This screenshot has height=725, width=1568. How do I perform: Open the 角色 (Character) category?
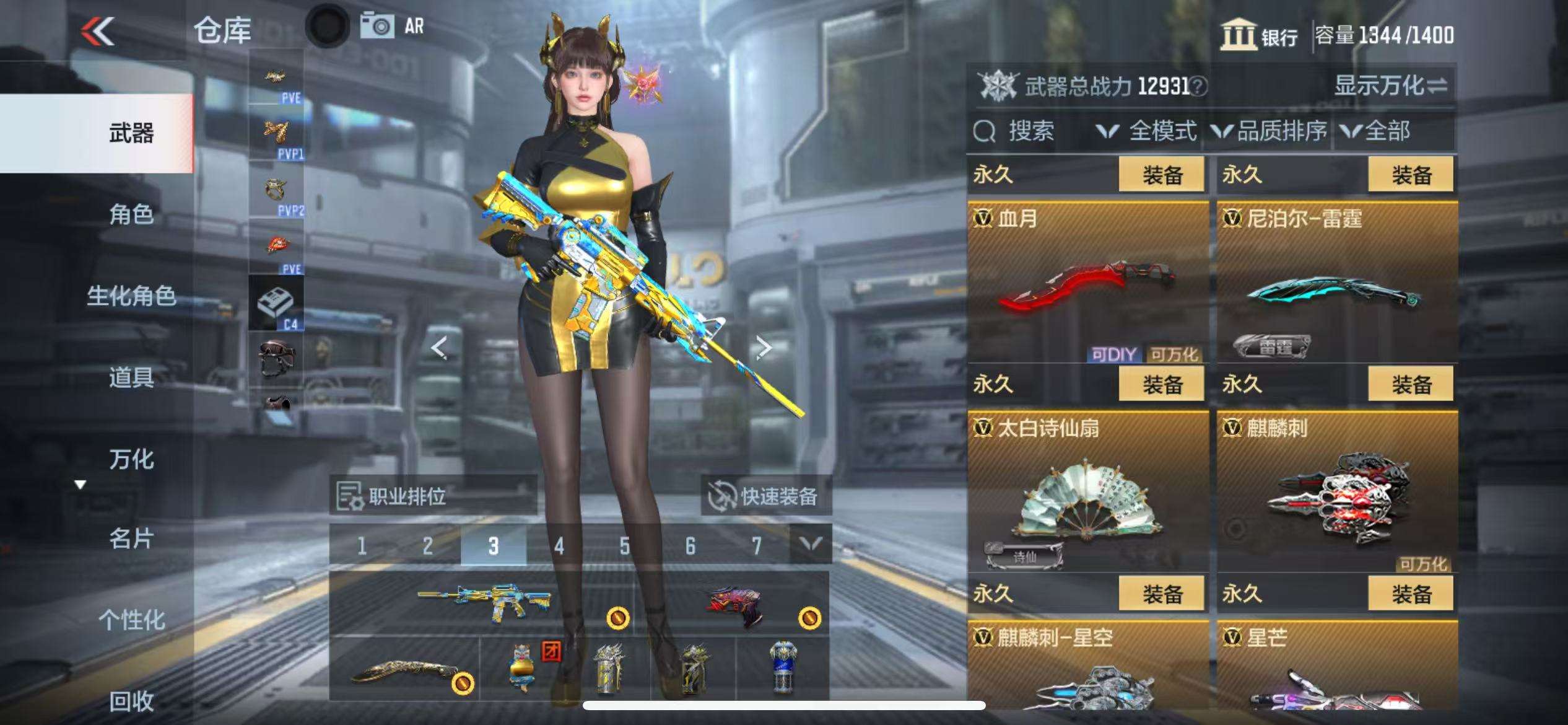[x=131, y=215]
